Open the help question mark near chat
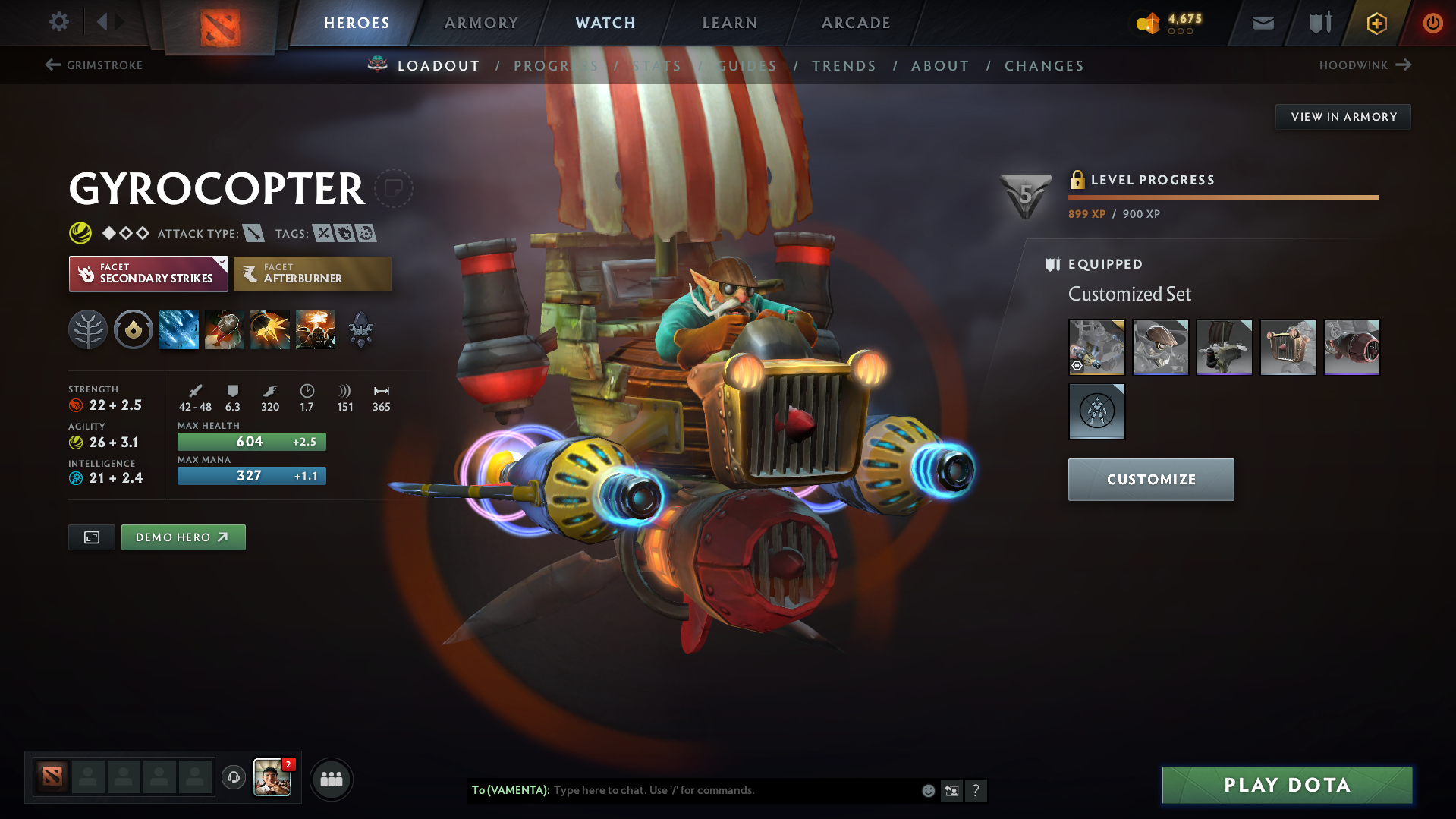This screenshot has height=819, width=1456. pyautogui.click(x=976, y=790)
